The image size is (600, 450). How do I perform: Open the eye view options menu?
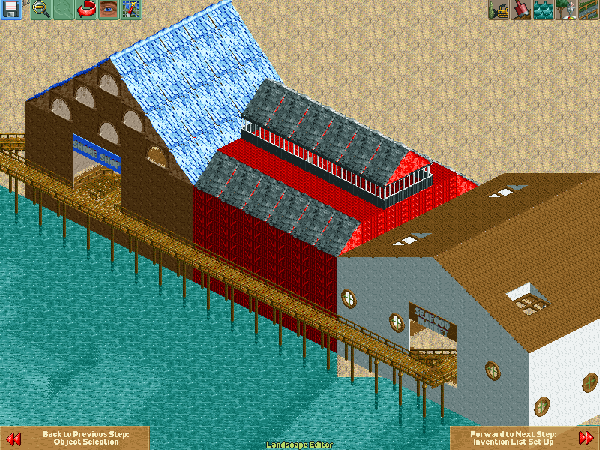click(106, 10)
